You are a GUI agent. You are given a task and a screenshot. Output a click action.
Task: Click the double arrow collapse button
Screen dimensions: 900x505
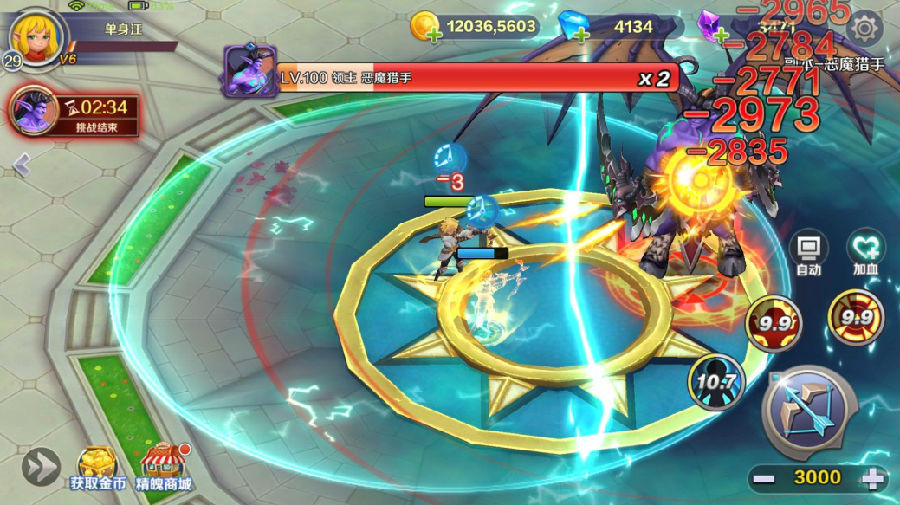click(41, 466)
